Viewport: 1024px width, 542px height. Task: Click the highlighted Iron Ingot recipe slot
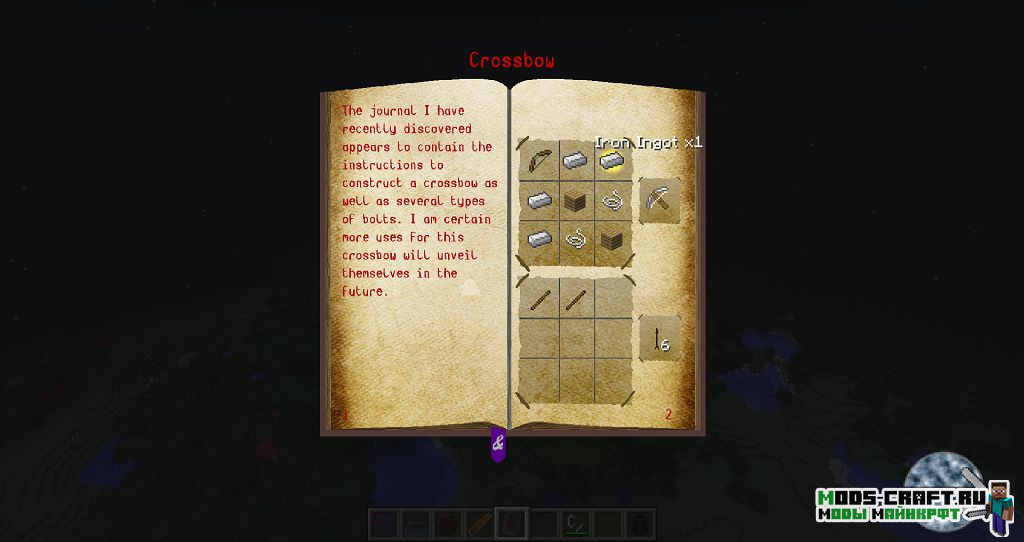[612, 162]
